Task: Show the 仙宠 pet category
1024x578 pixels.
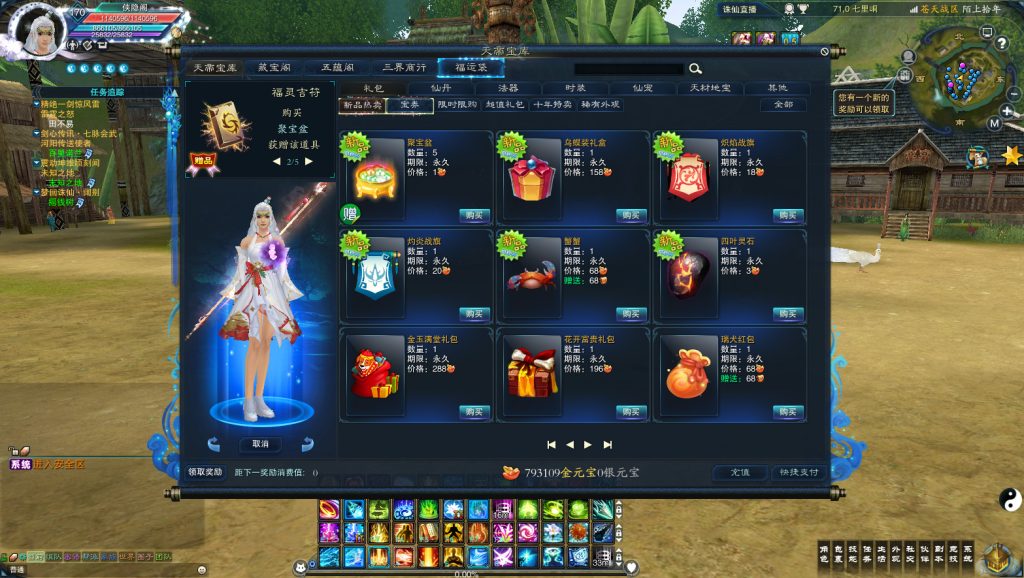Action: pos(642,88)
